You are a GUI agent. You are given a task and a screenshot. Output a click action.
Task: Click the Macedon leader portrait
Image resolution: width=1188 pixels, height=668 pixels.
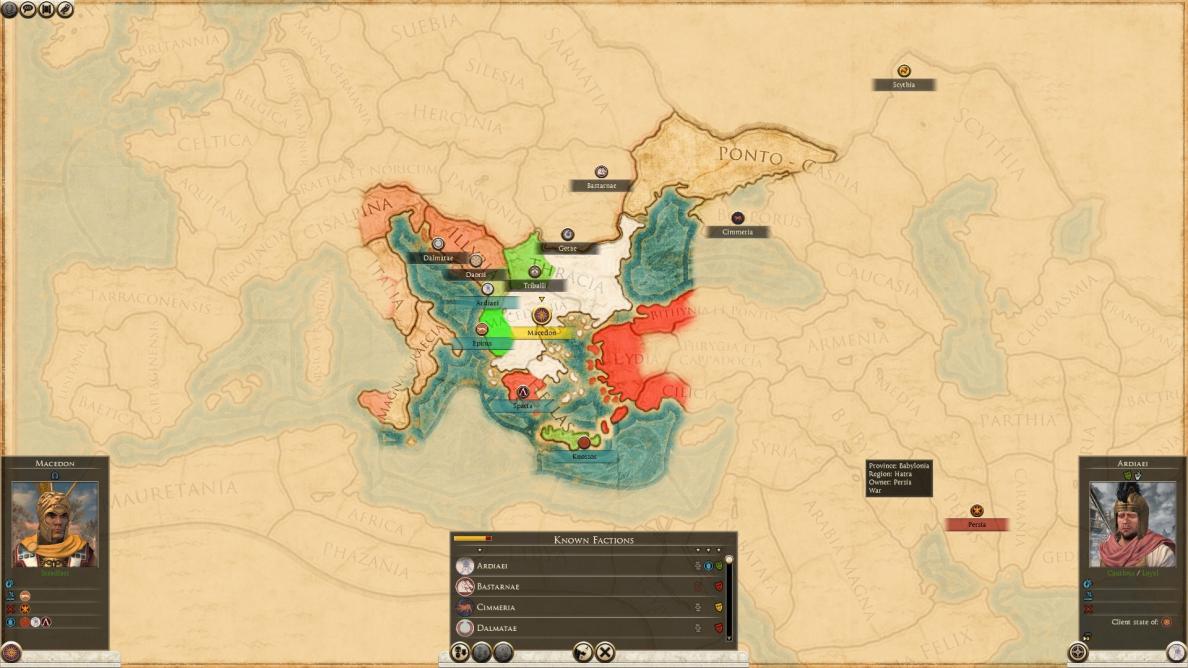pos(55,525)
